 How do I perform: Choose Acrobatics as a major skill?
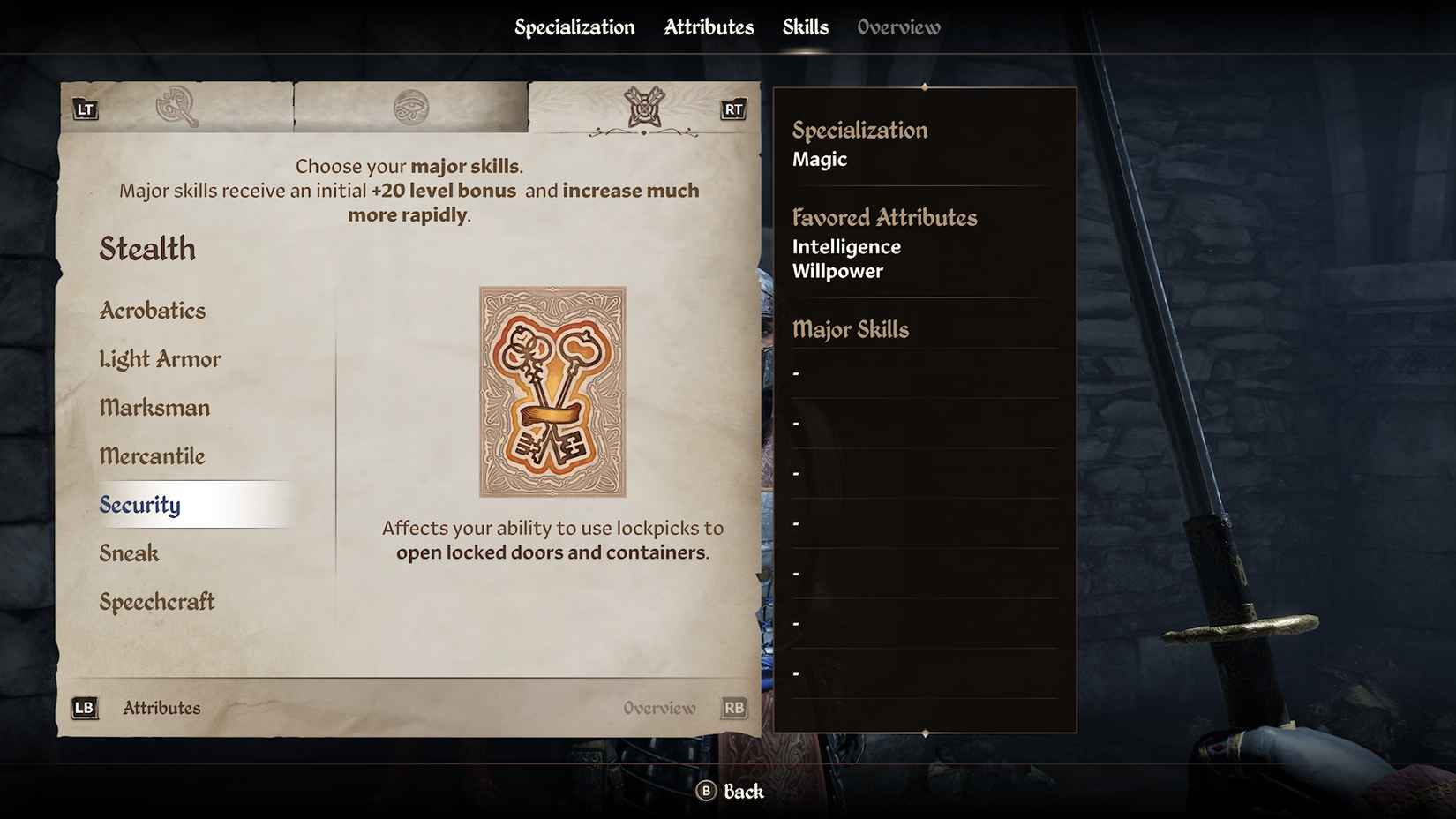[x=153, y=311]
